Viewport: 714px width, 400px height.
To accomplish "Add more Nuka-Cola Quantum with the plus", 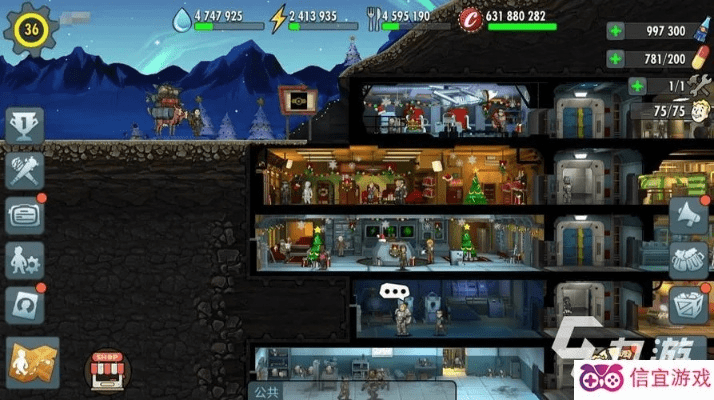I will click(613, 31).
